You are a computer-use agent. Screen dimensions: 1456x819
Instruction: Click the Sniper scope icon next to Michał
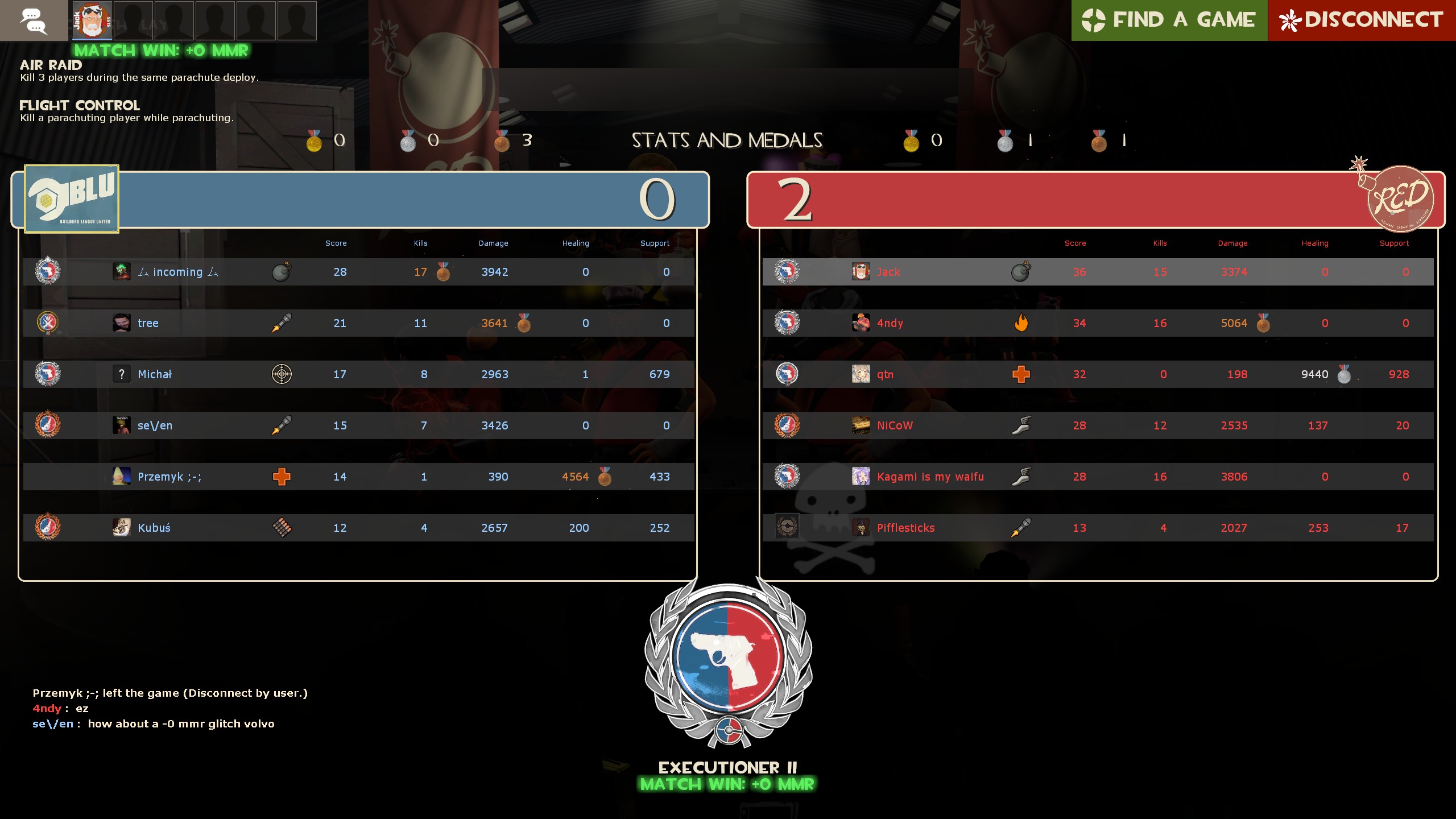(x=282, y=374)
